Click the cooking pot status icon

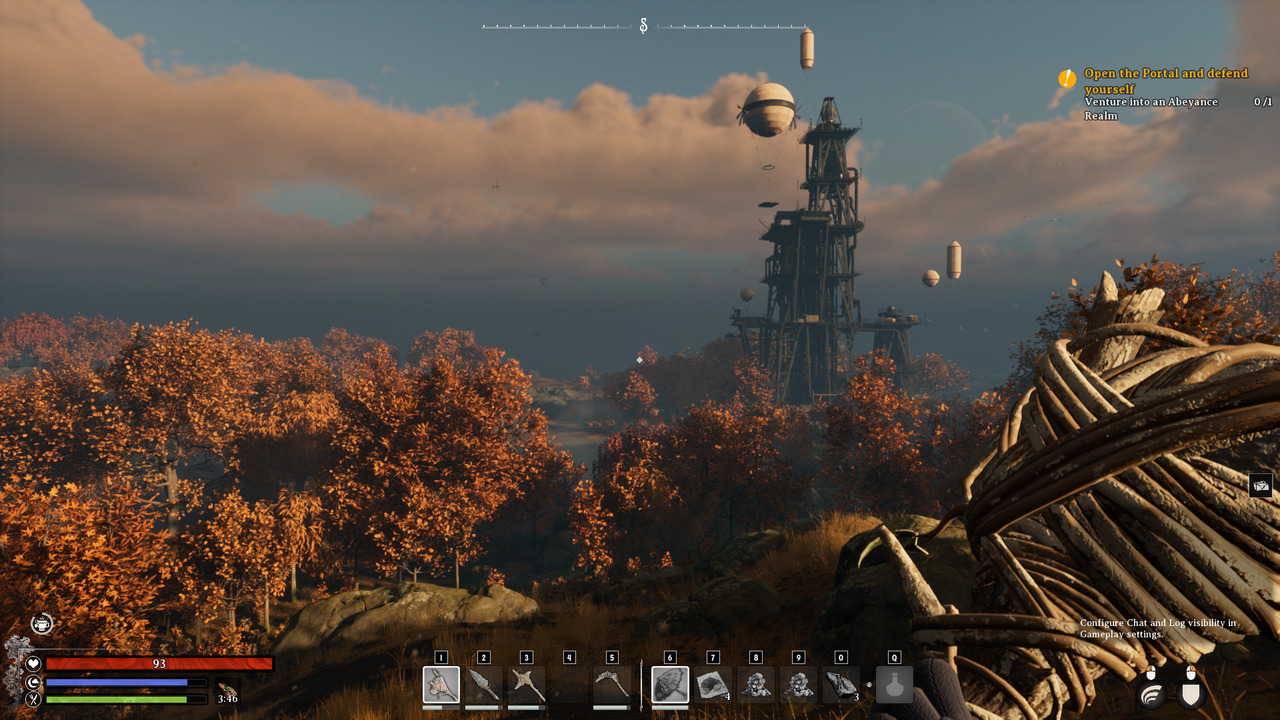41,624
